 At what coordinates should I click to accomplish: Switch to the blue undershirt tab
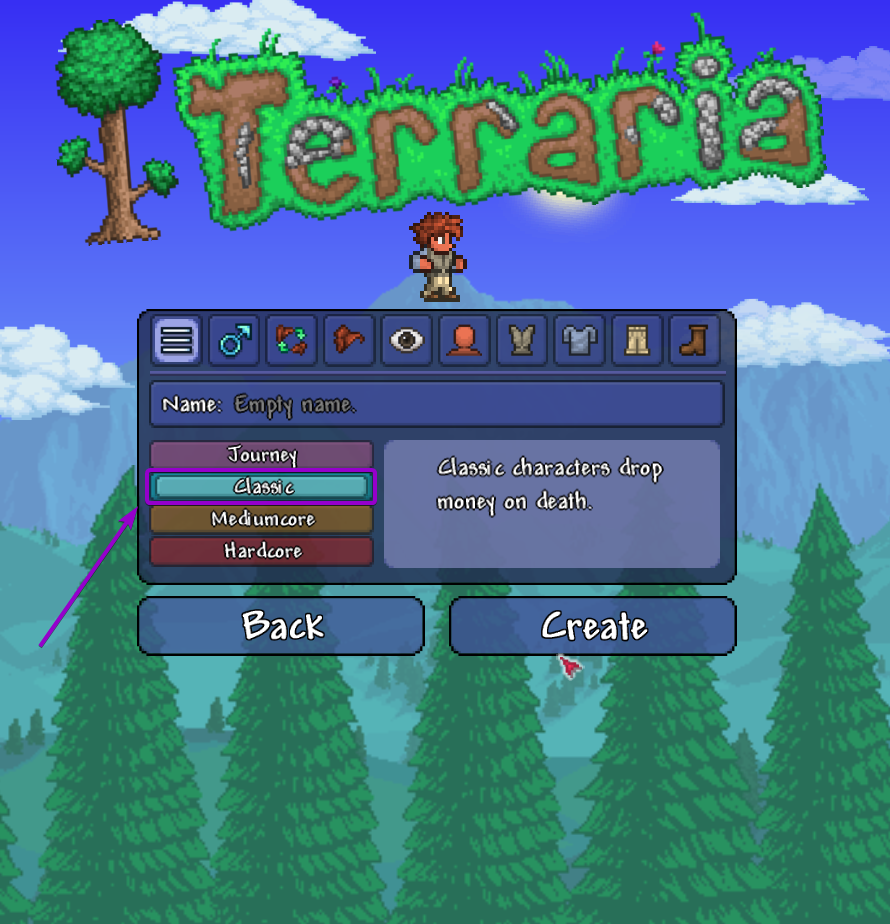[x=579, y=341]
